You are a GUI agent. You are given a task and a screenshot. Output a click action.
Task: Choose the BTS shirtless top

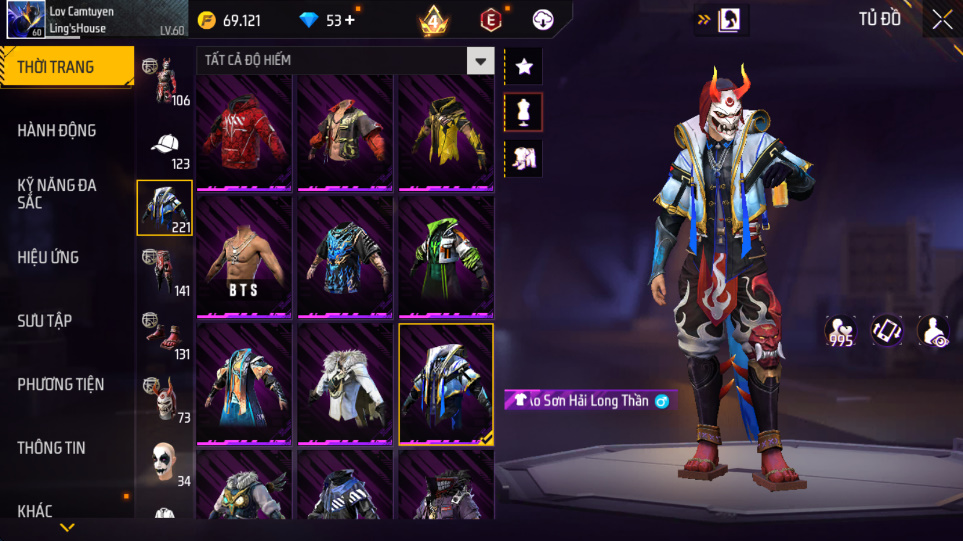click(x=244, y=257)
